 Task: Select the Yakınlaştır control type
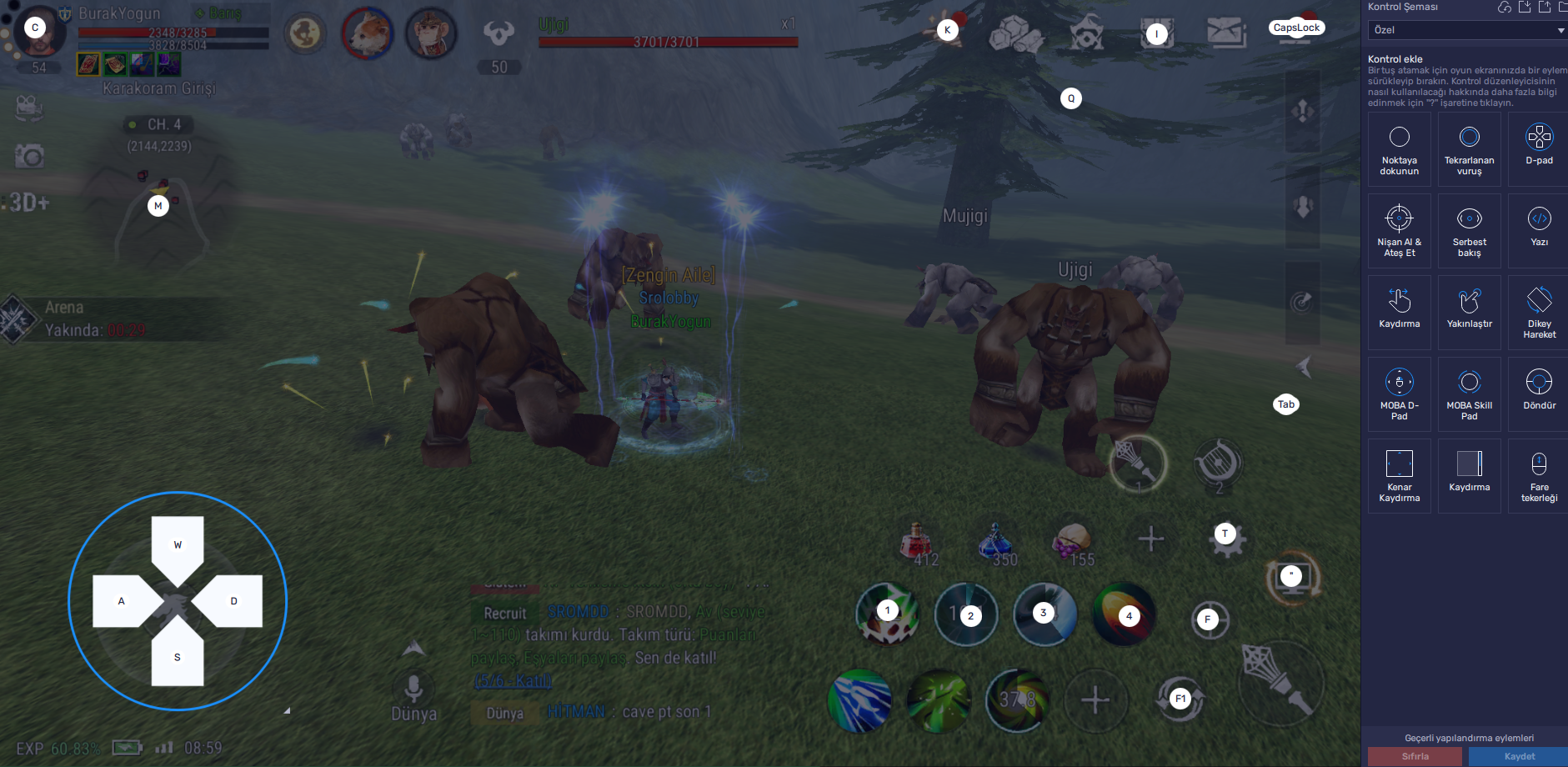[x=1470, y=312]
